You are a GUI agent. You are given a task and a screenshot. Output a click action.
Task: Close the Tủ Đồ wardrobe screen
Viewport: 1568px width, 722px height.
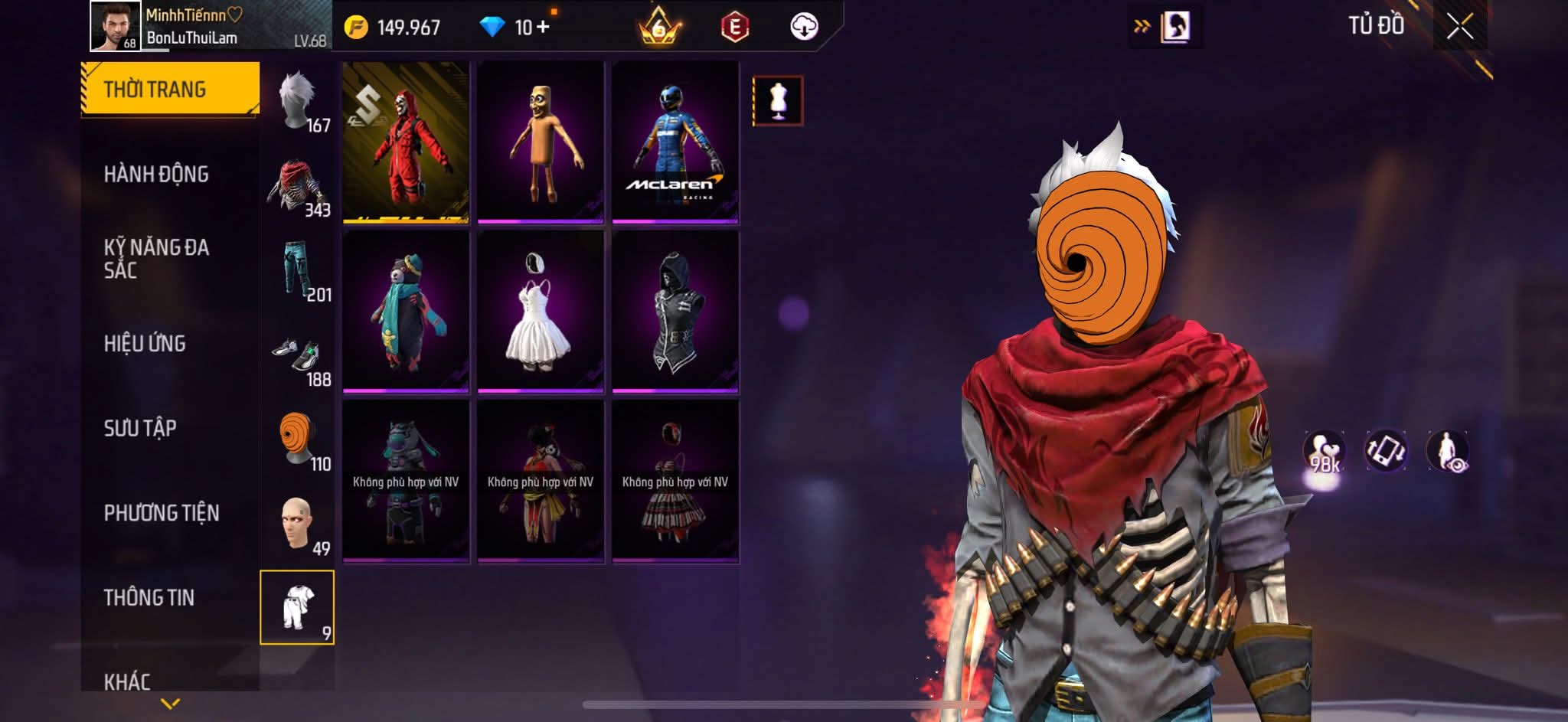(1459, 27)
